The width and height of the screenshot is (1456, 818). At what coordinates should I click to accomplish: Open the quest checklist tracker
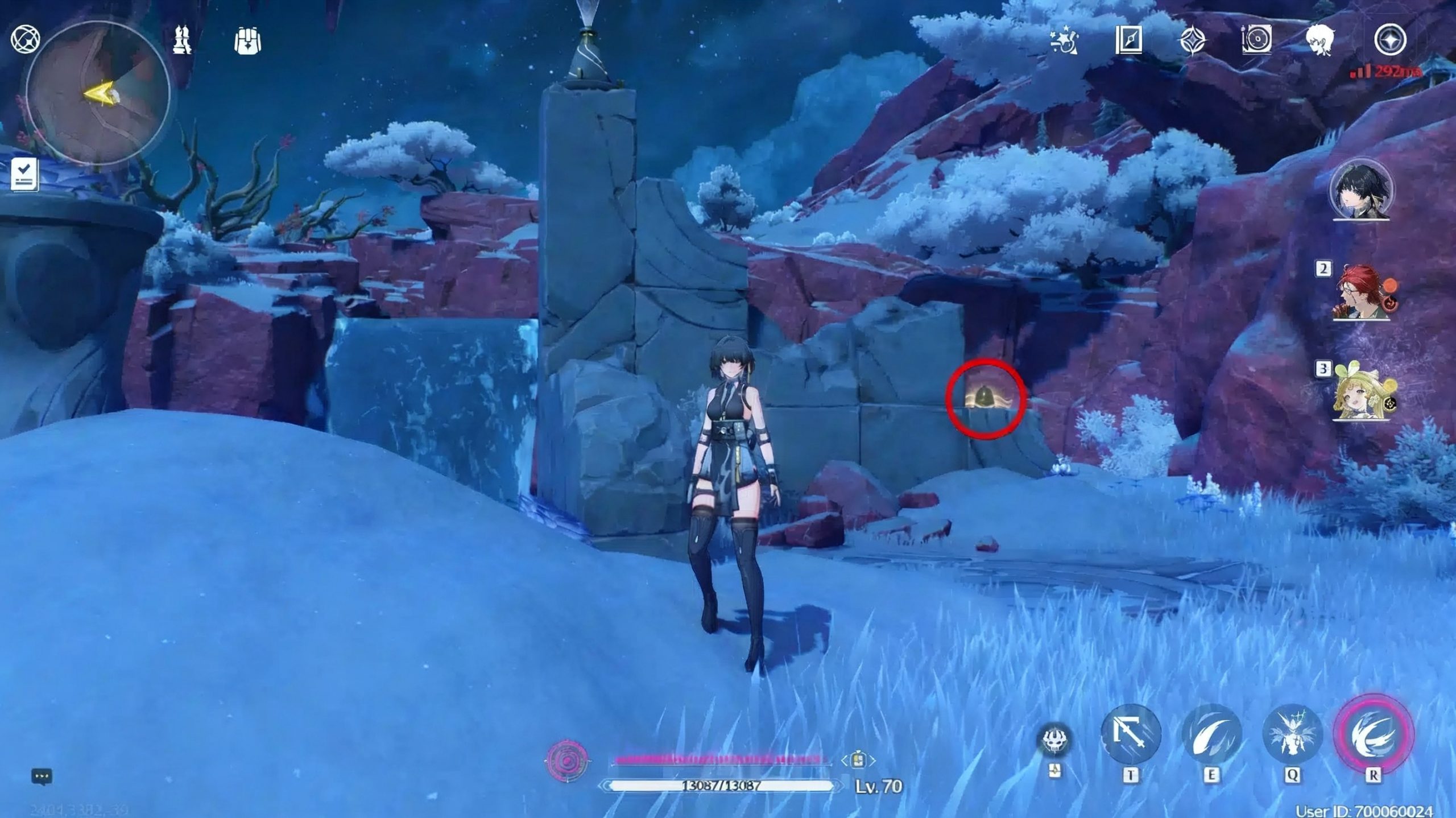pos(25,174)
